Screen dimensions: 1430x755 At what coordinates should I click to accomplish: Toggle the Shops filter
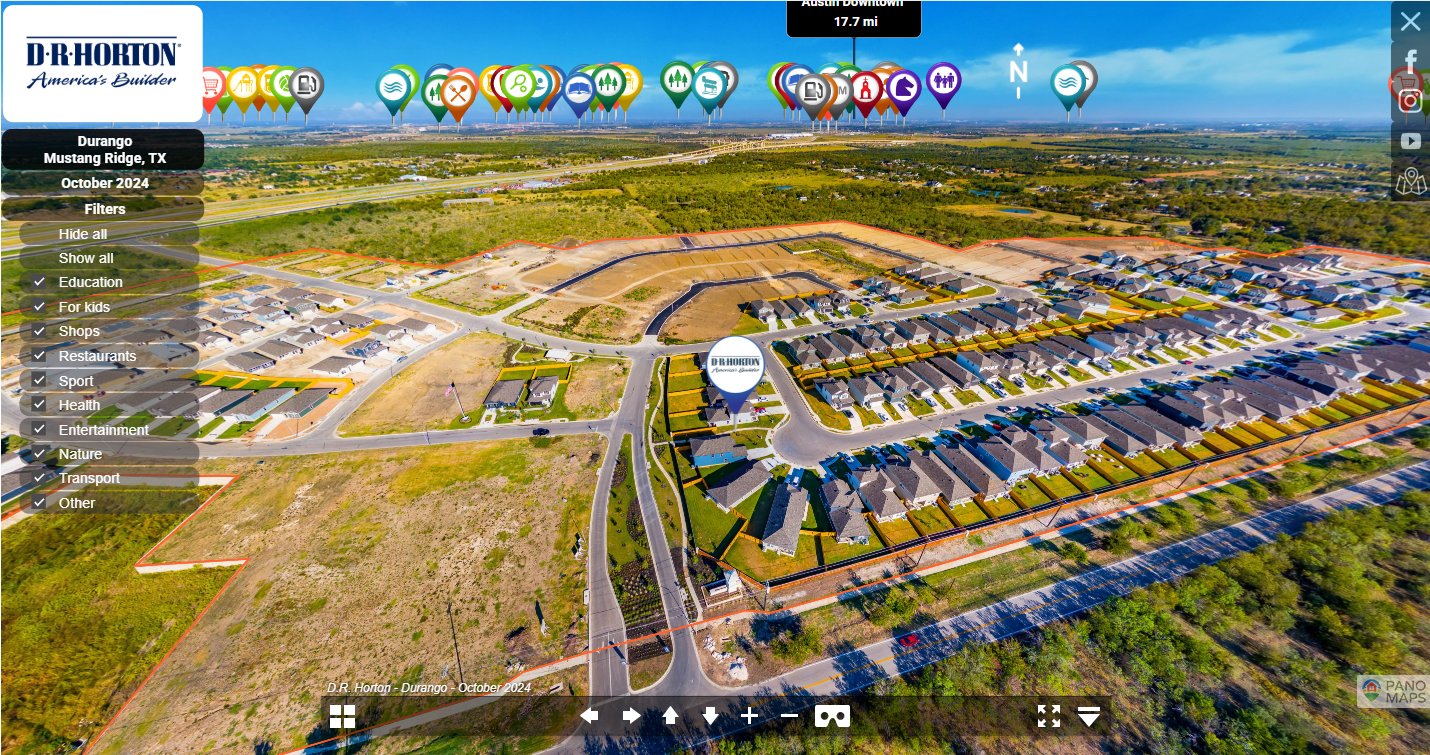pyautogui.click(x=40, y=331)
